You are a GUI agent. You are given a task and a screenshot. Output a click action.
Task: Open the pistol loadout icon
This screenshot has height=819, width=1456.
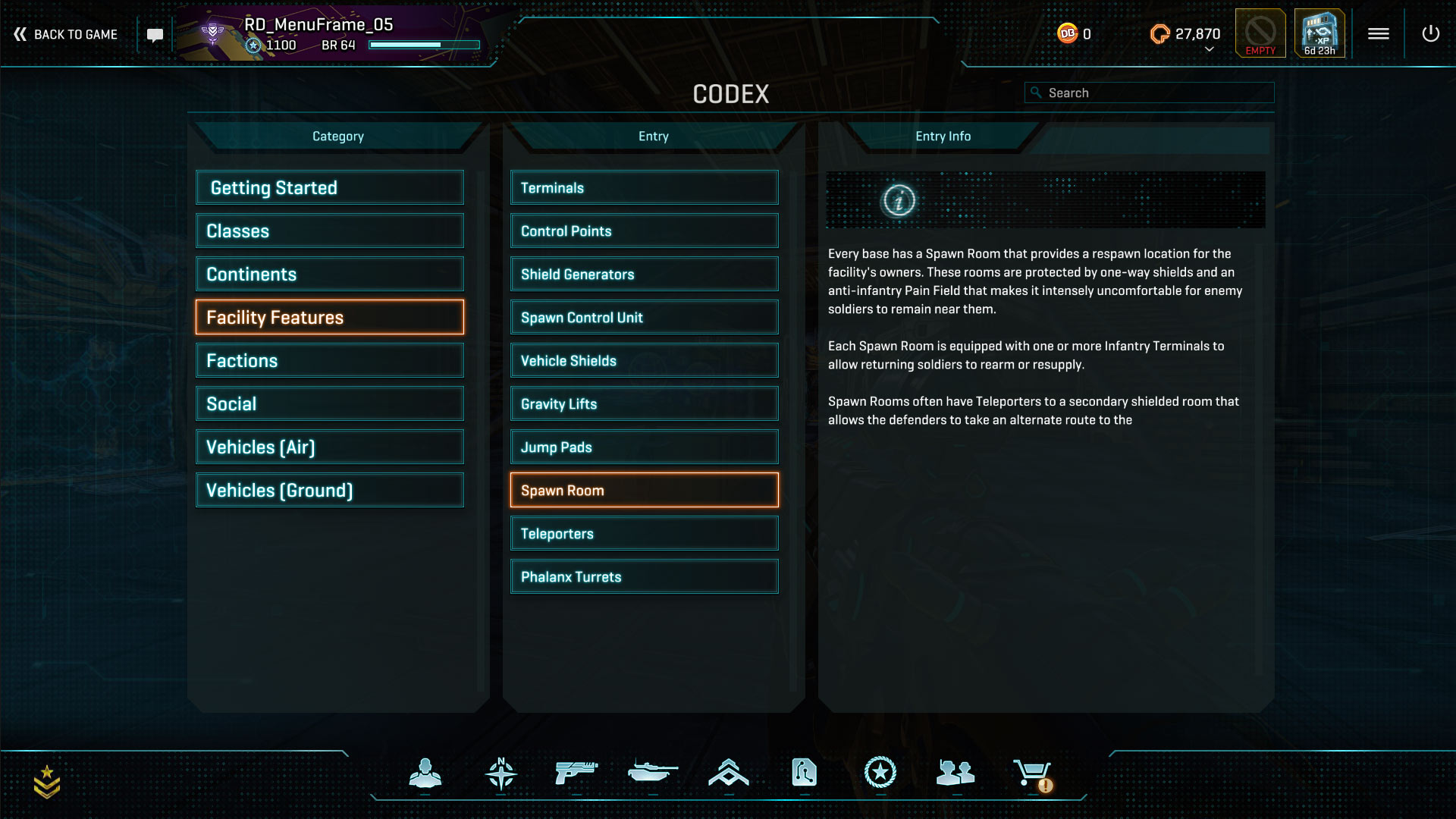[576, 773]
